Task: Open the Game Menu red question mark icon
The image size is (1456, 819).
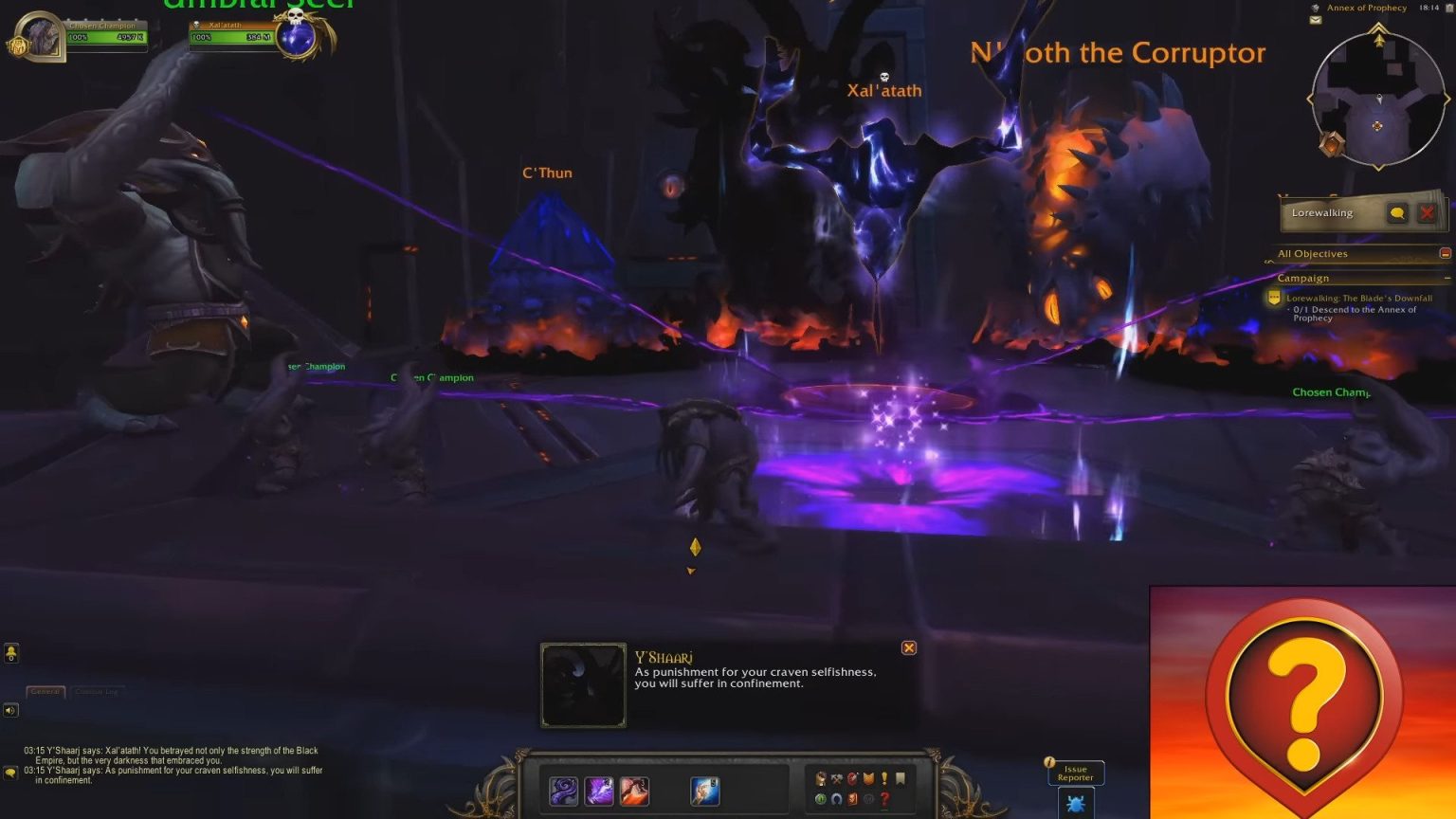Action: pyautogui.click(x=885, y=799)
